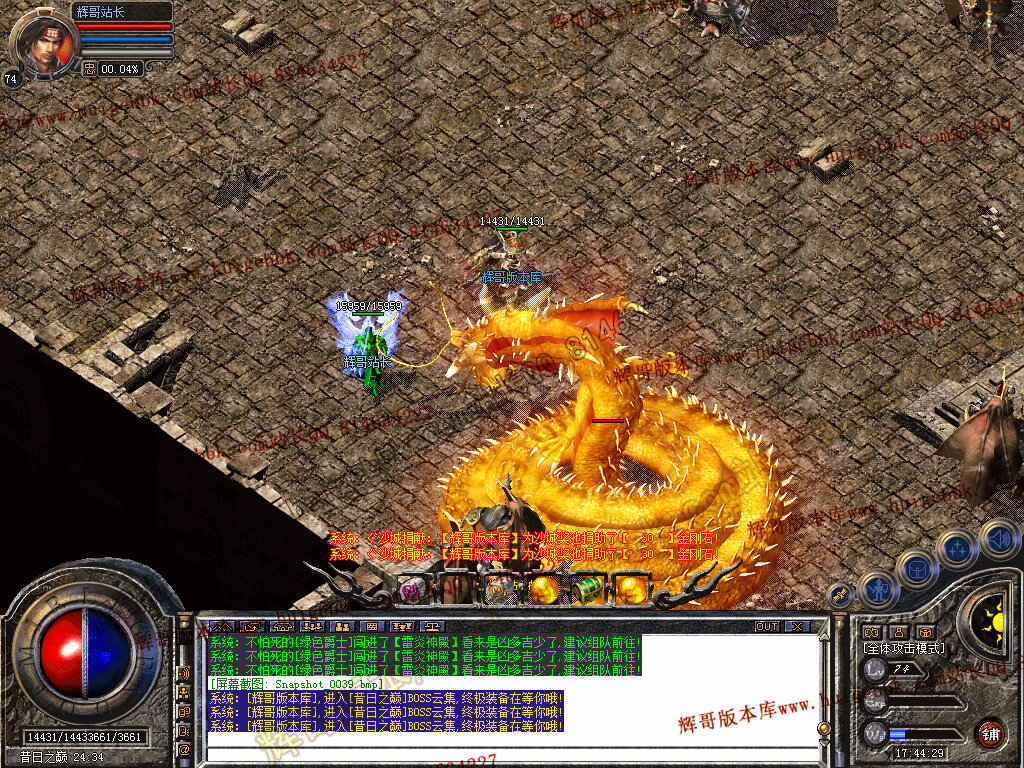This screenshot has height=768, width=1024.
Task: Select the purple gem belt slot
Action: [x=411, y=591]
